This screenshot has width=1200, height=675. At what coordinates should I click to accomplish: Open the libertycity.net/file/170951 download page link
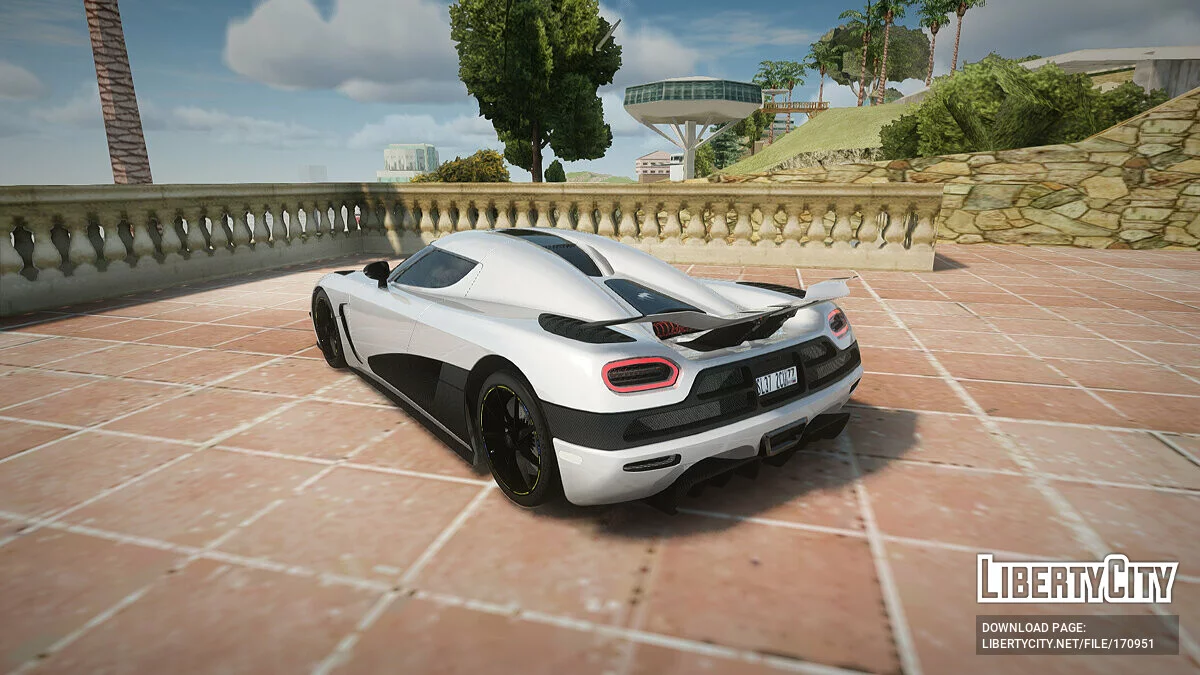pos(1067,644)
